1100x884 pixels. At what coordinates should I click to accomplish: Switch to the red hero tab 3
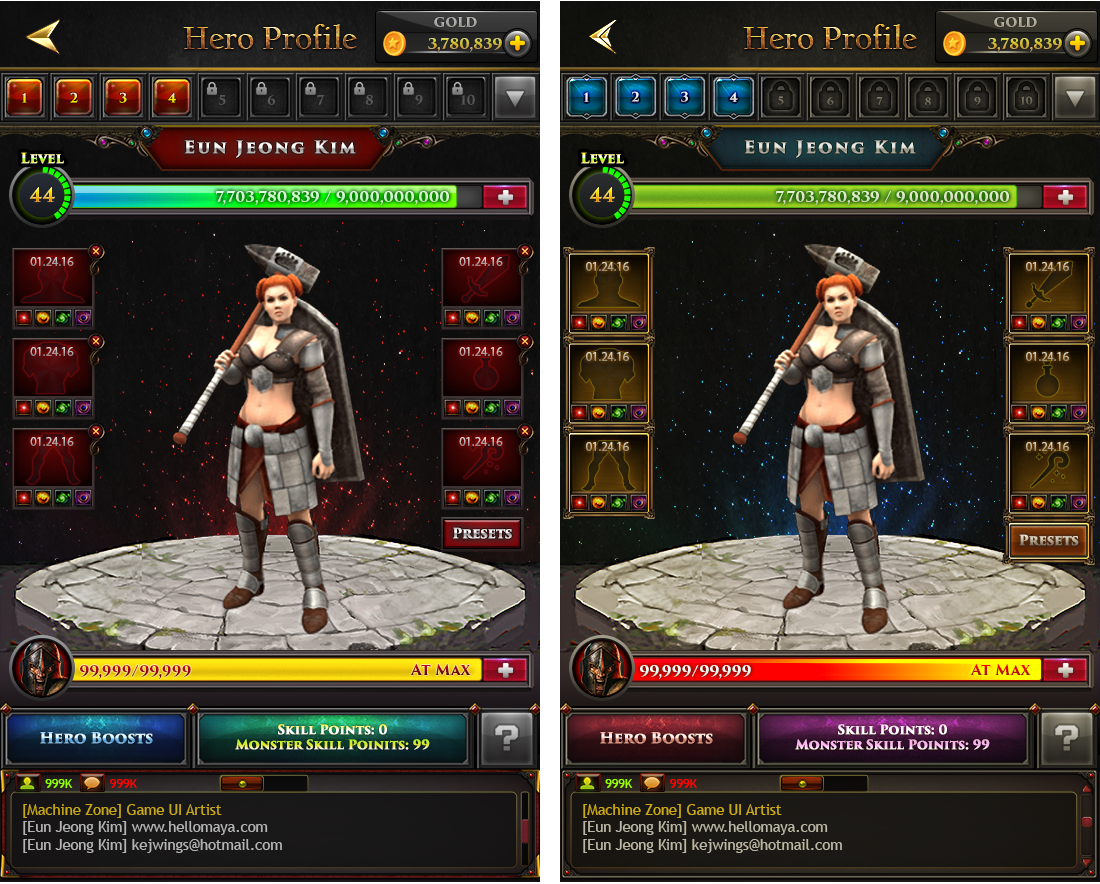click(x=124, y=98)
